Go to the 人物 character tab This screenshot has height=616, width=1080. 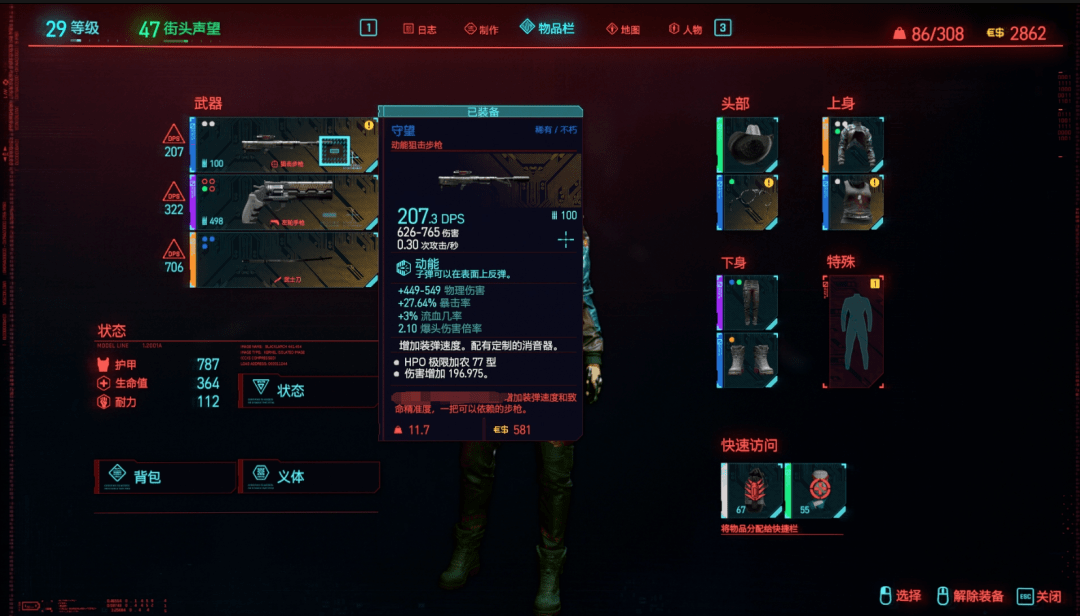[685, 29]
